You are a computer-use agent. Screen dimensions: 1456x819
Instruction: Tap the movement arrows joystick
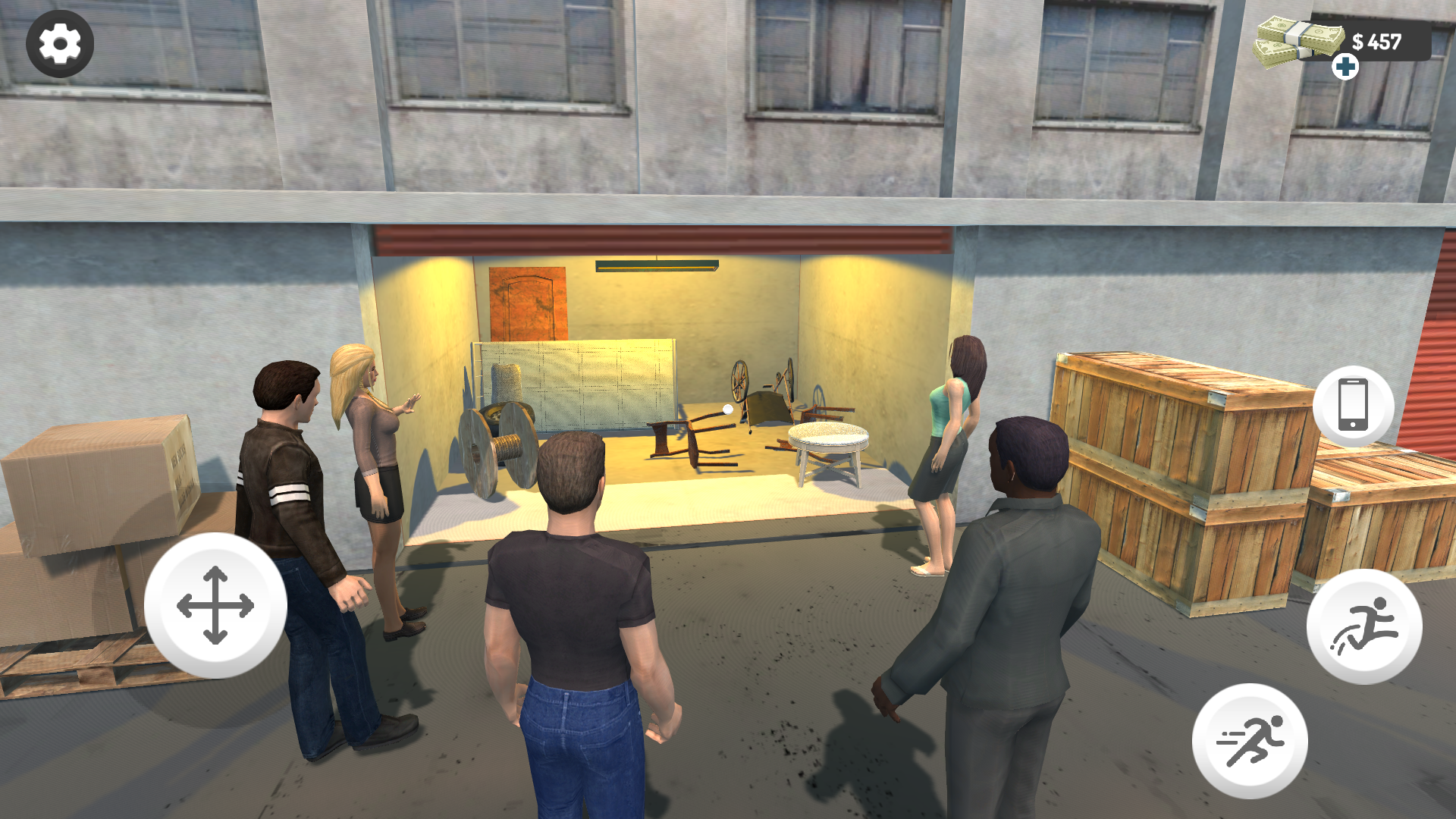(x=216, y=607)
